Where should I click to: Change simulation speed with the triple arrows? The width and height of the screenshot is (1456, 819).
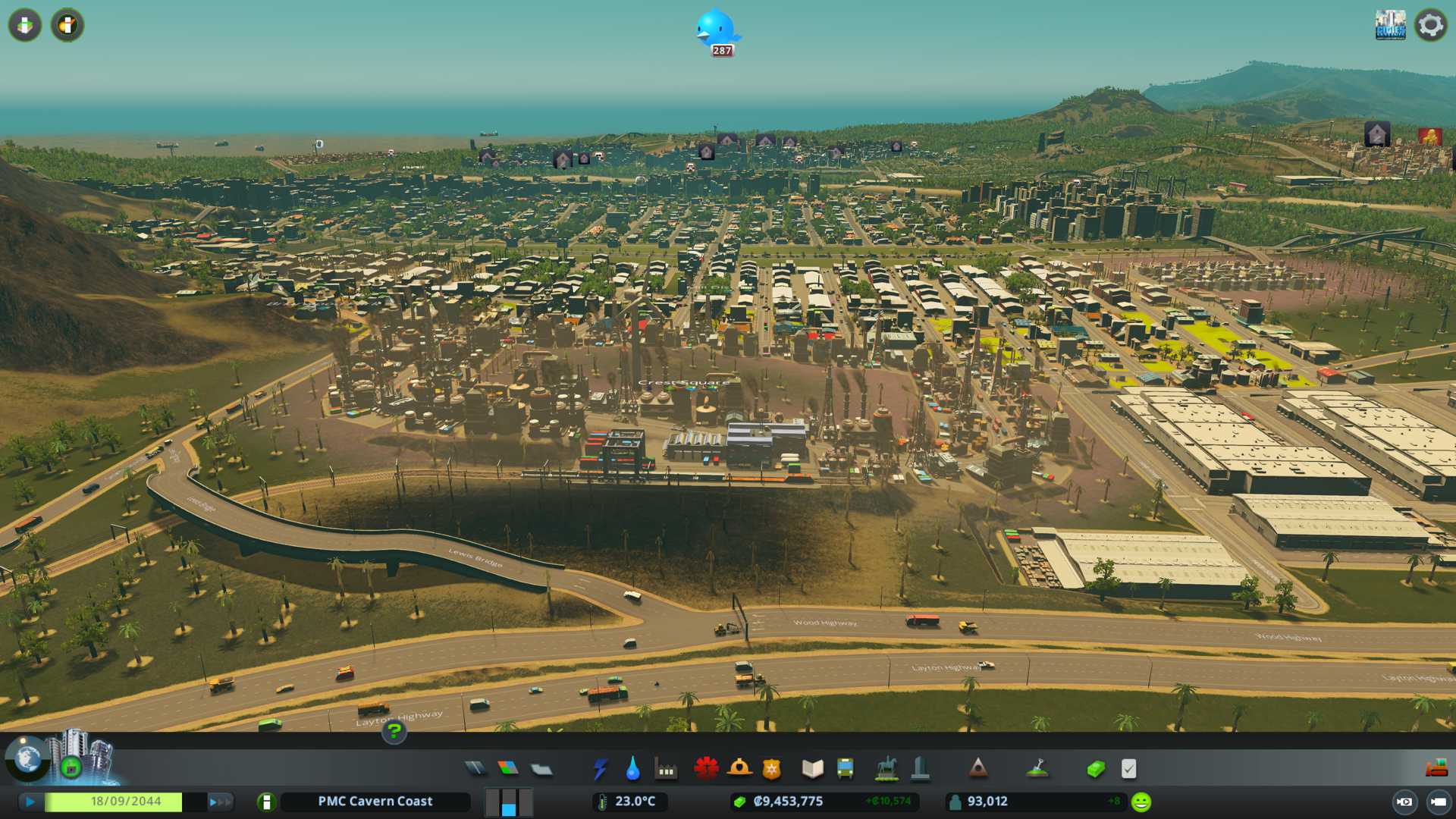220,802
